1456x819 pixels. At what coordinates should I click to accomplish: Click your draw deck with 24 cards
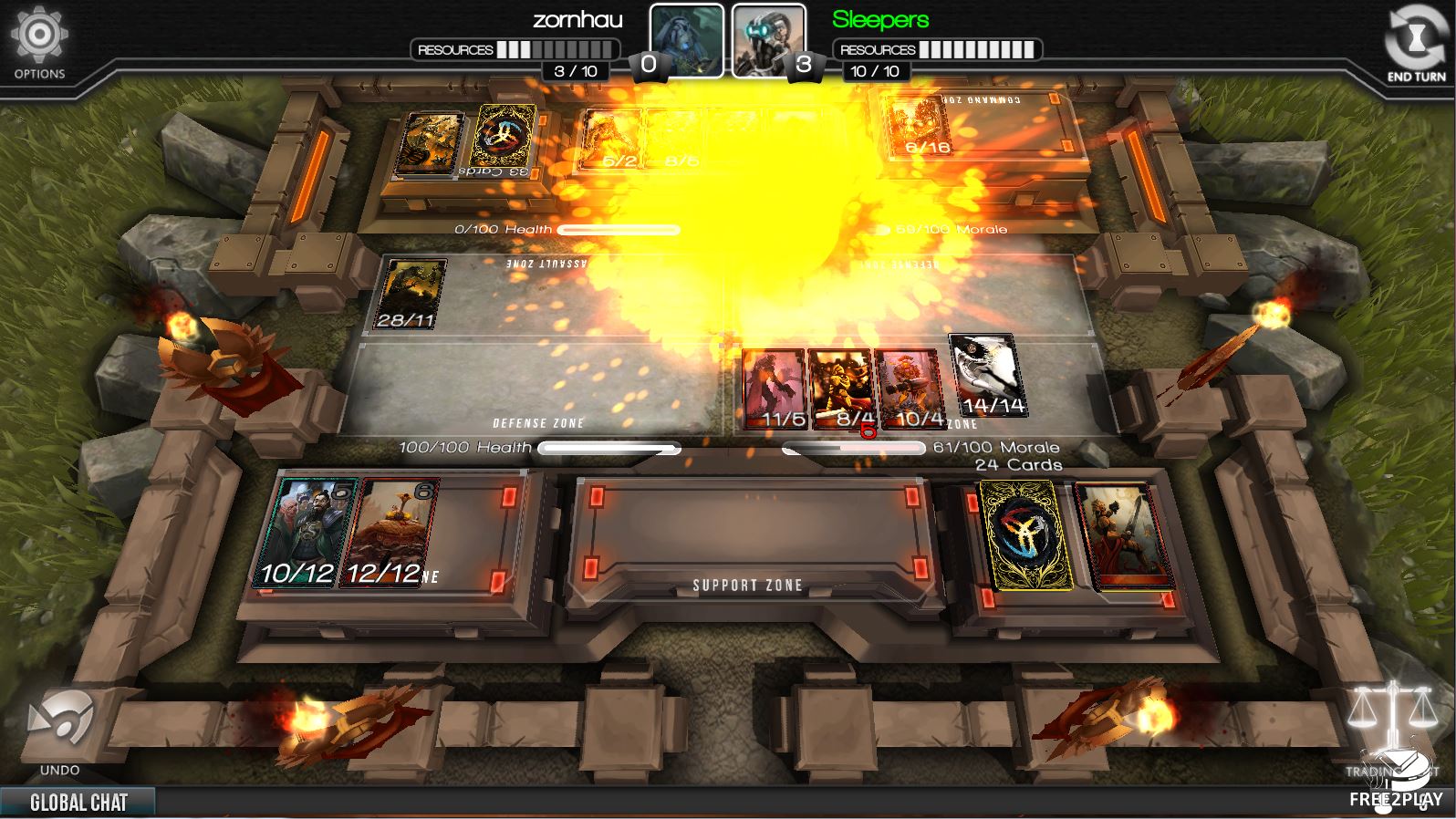coord(1022,536)
